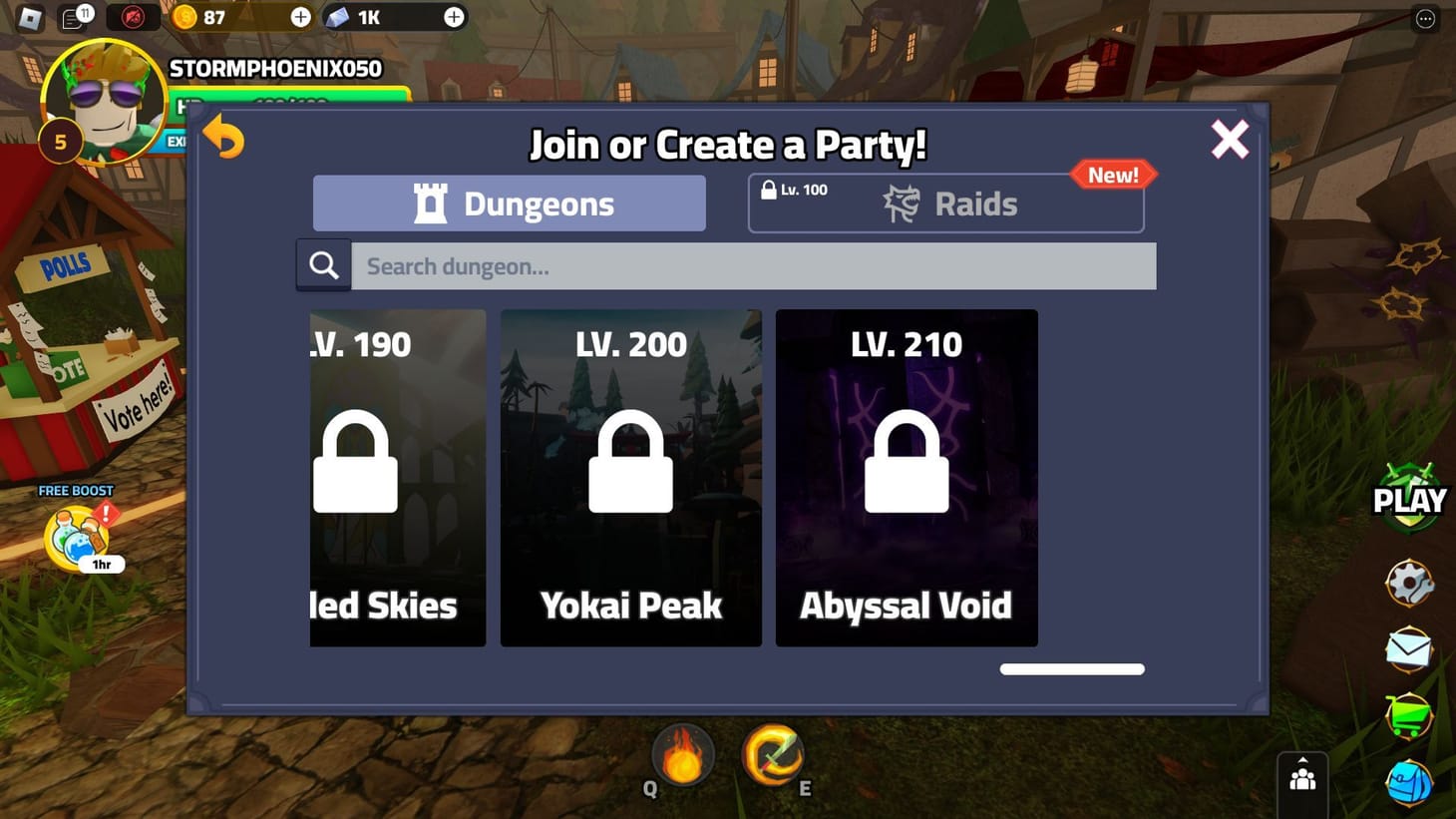Open the green shopping cart store

point(1409,712)
